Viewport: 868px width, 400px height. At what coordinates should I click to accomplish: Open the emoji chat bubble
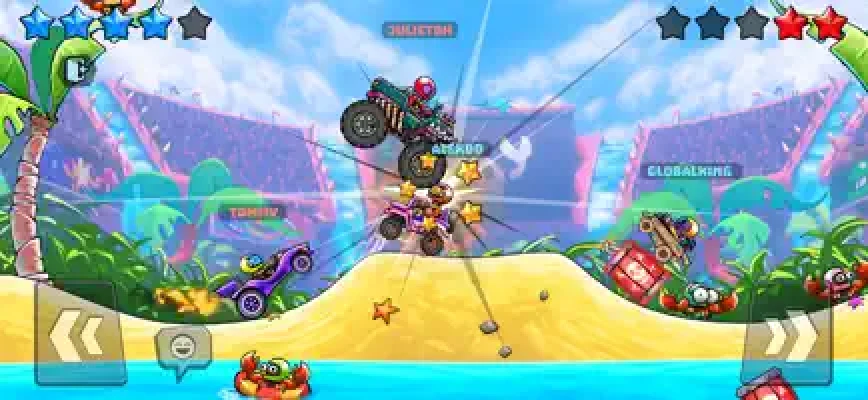point(182,347)
